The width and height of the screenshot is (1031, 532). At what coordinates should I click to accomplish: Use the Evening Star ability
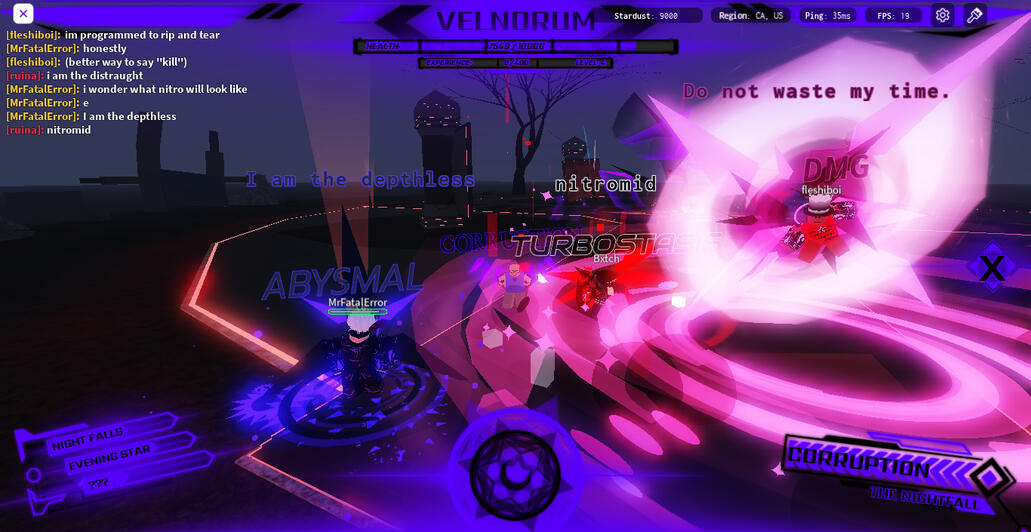coord(108,458)
